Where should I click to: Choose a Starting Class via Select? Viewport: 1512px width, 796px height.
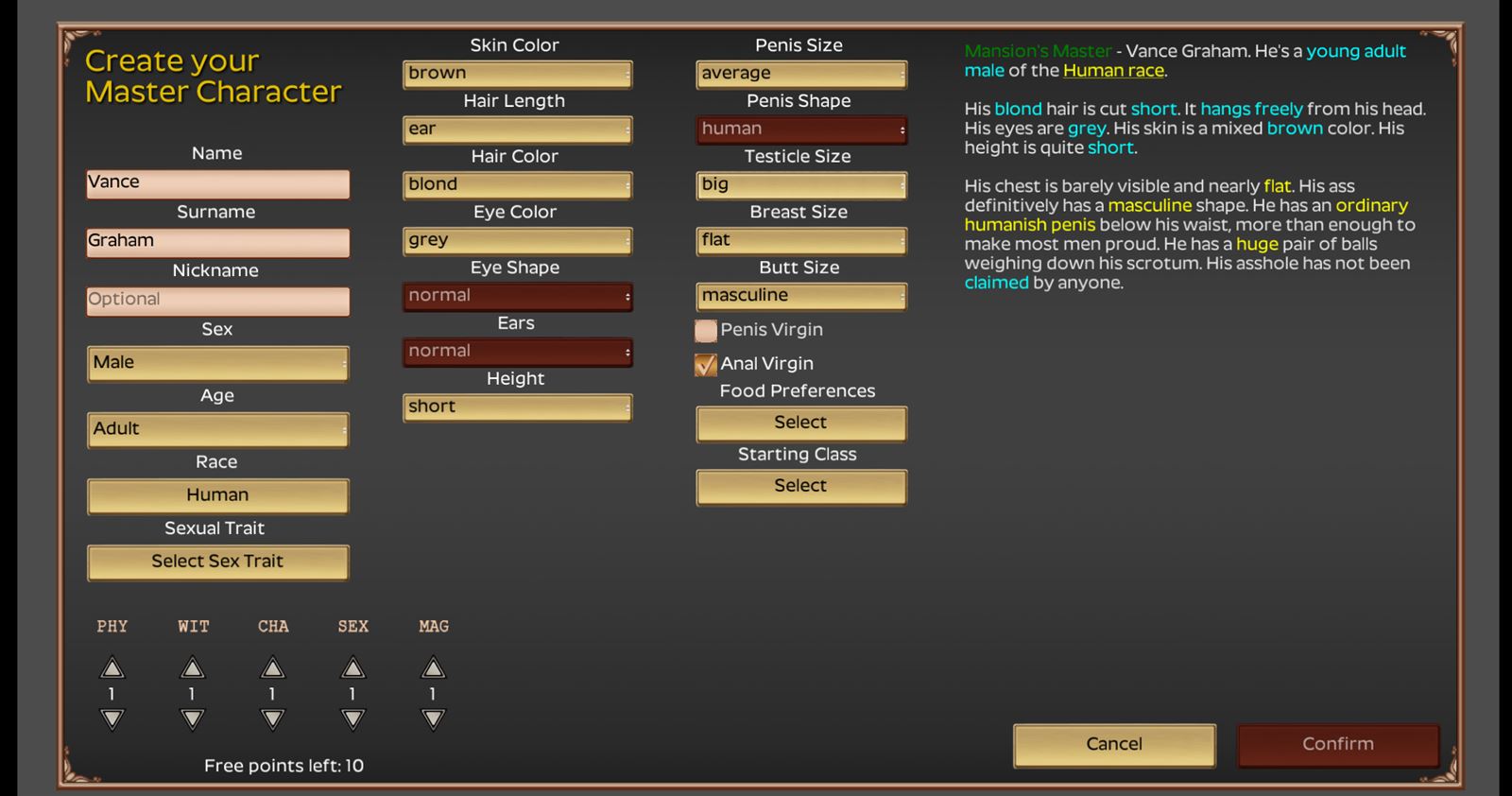coord(800,486)
